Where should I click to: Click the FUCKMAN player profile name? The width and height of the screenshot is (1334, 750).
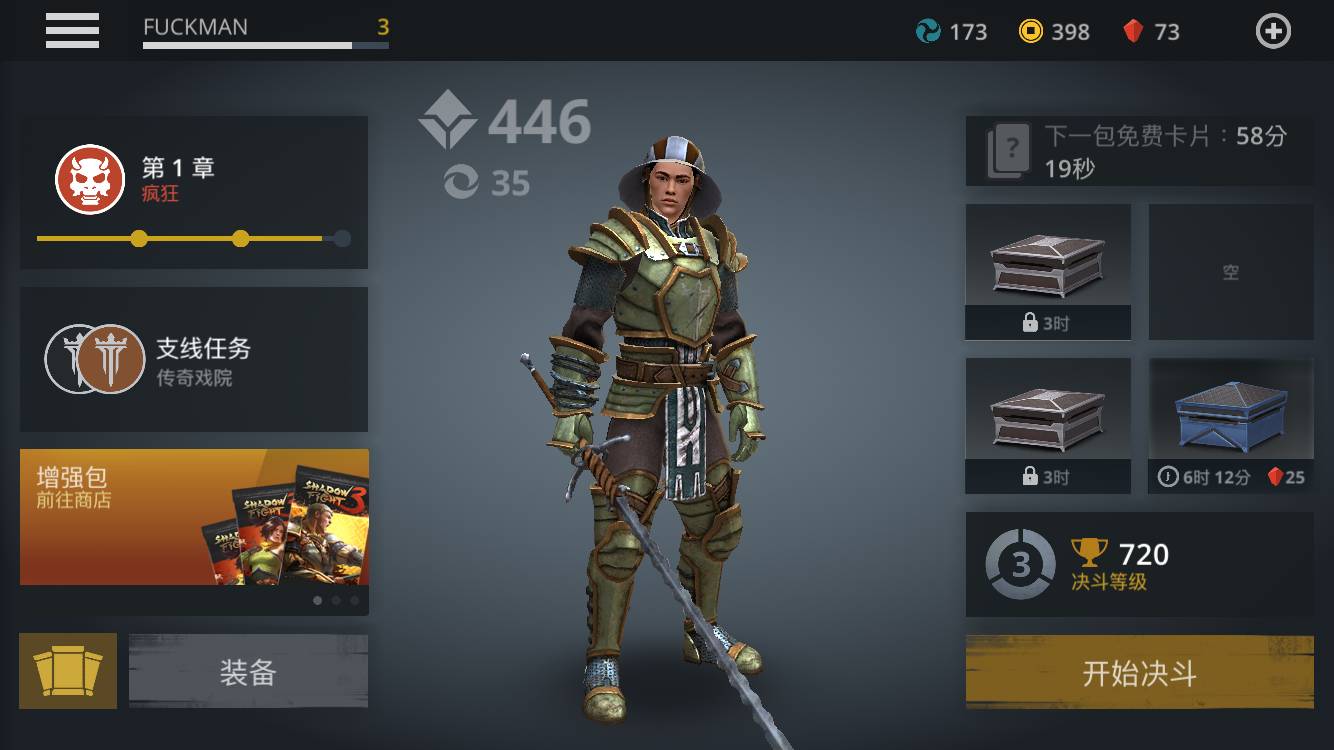coord(196,28)
